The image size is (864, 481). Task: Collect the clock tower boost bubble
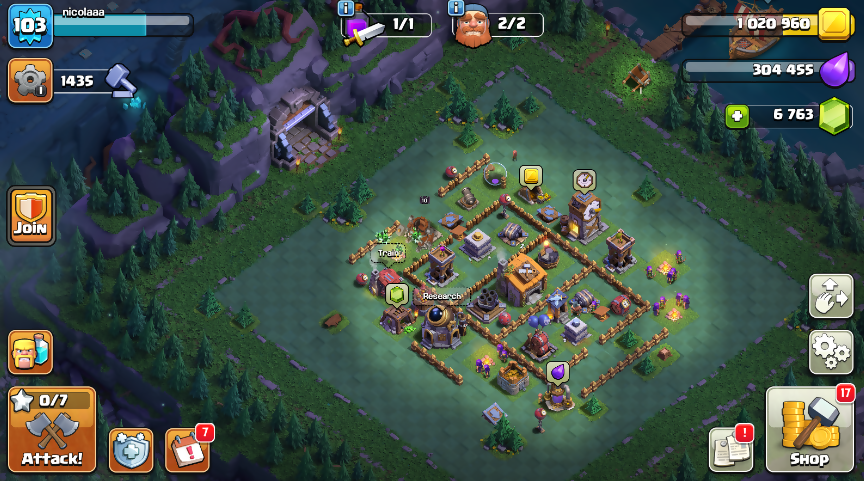(x=584, y=180)
